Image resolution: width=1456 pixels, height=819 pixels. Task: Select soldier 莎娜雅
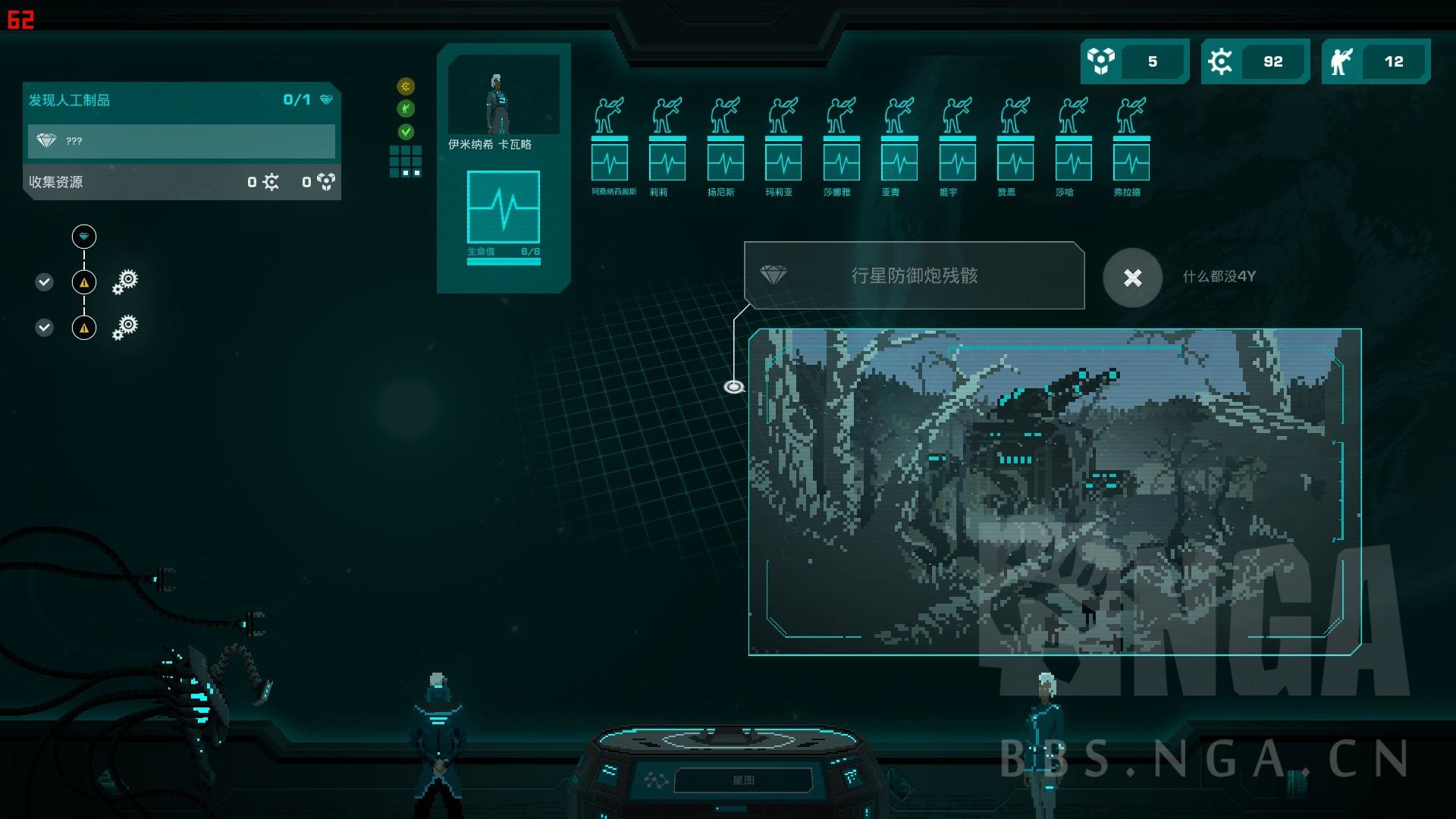pos(842,145)
